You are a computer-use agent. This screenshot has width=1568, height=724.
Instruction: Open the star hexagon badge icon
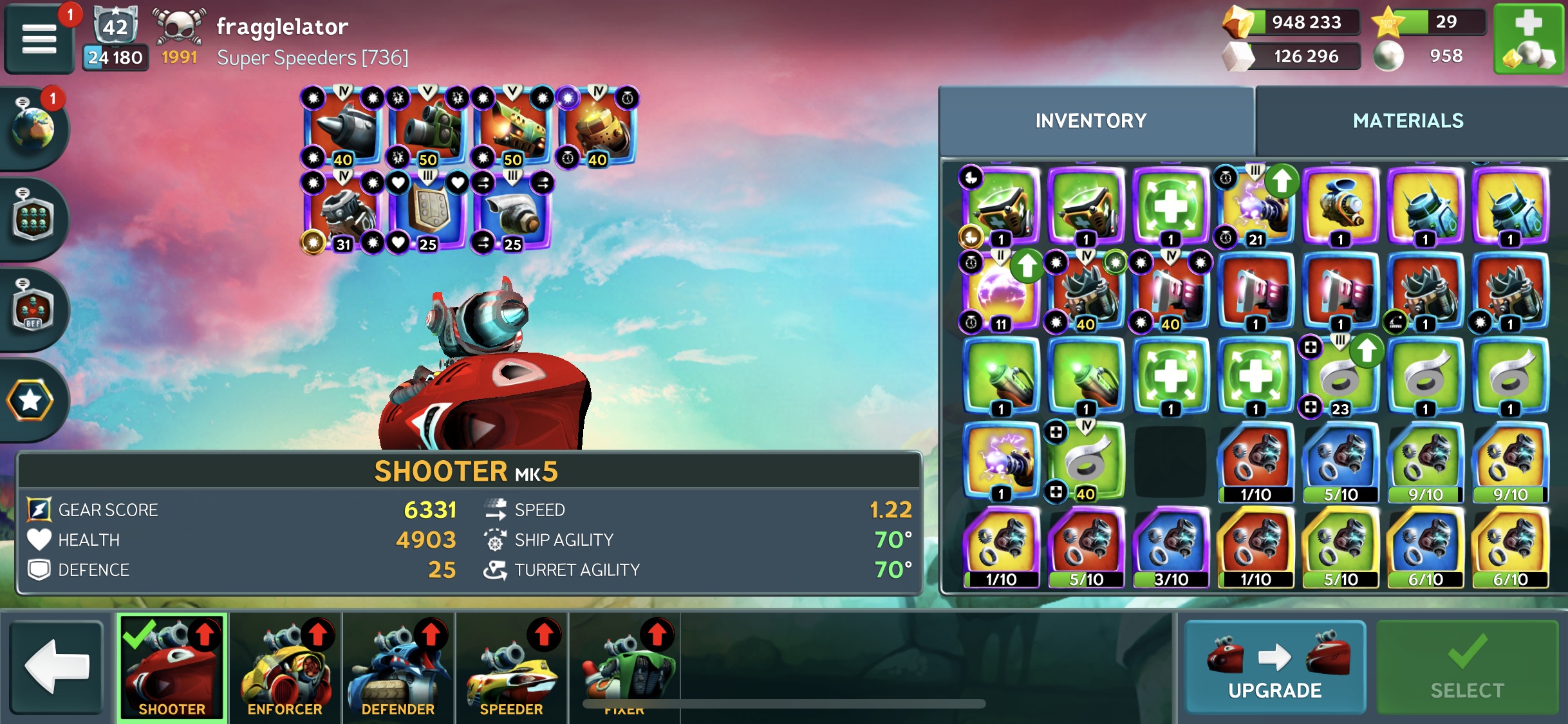pos(30,400)
